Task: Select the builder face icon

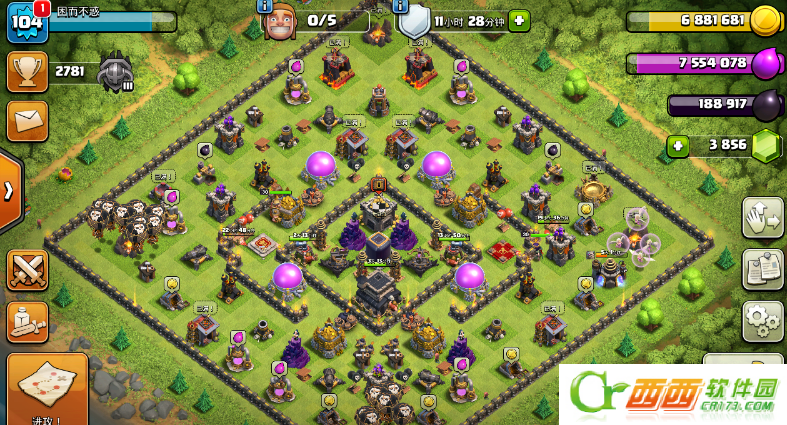Action: [x=280, y=22]
